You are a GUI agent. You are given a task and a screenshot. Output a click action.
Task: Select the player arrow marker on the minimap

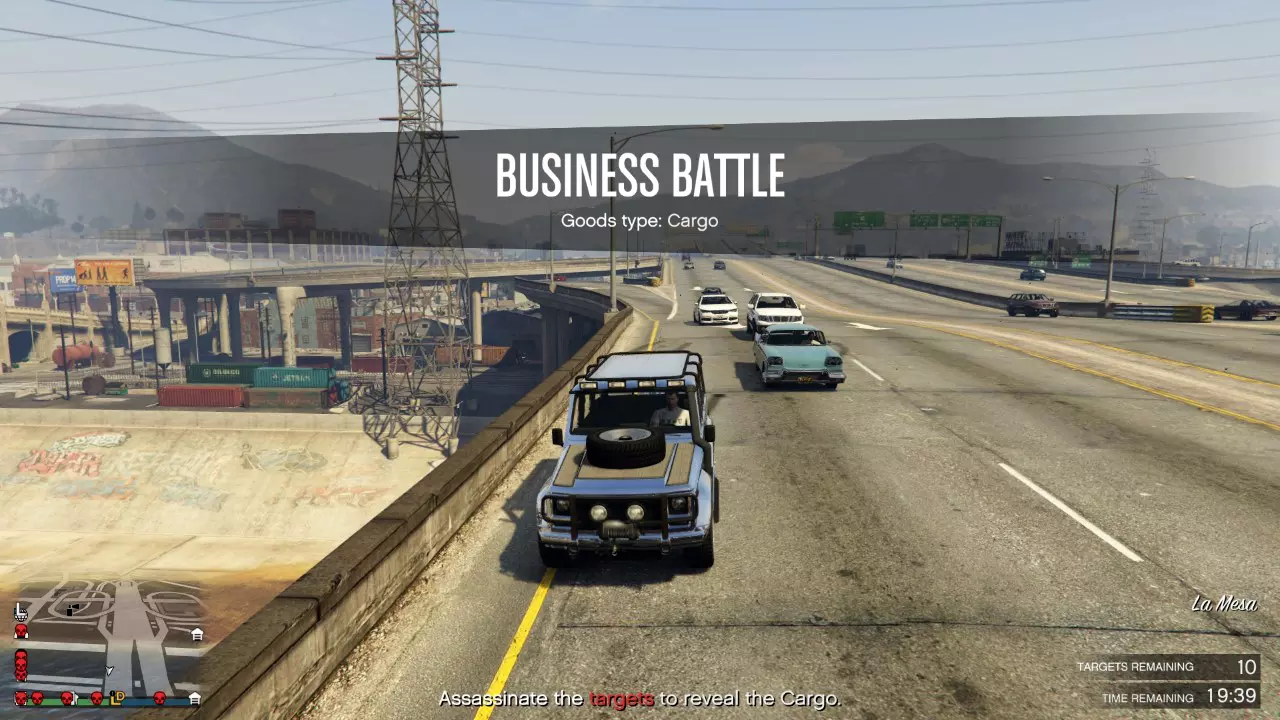(x=109, y=670)
